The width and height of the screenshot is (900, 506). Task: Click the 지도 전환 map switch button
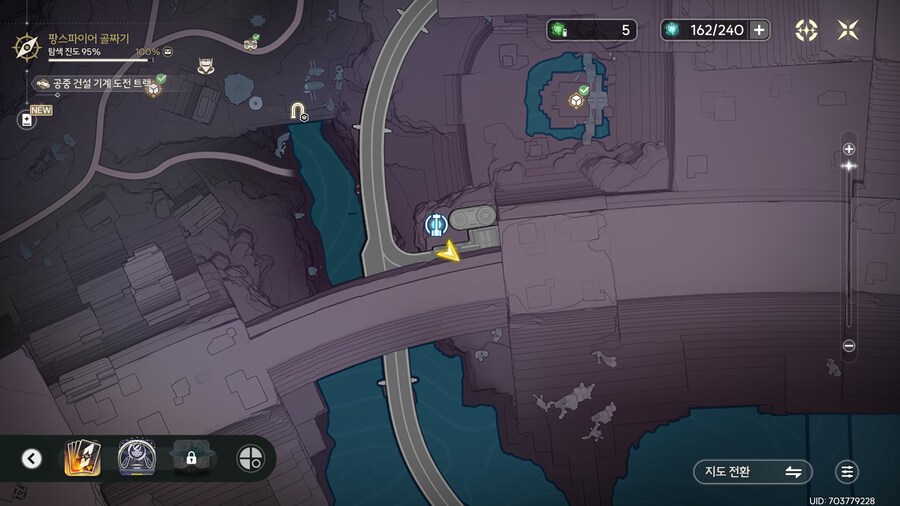point(752,472)
